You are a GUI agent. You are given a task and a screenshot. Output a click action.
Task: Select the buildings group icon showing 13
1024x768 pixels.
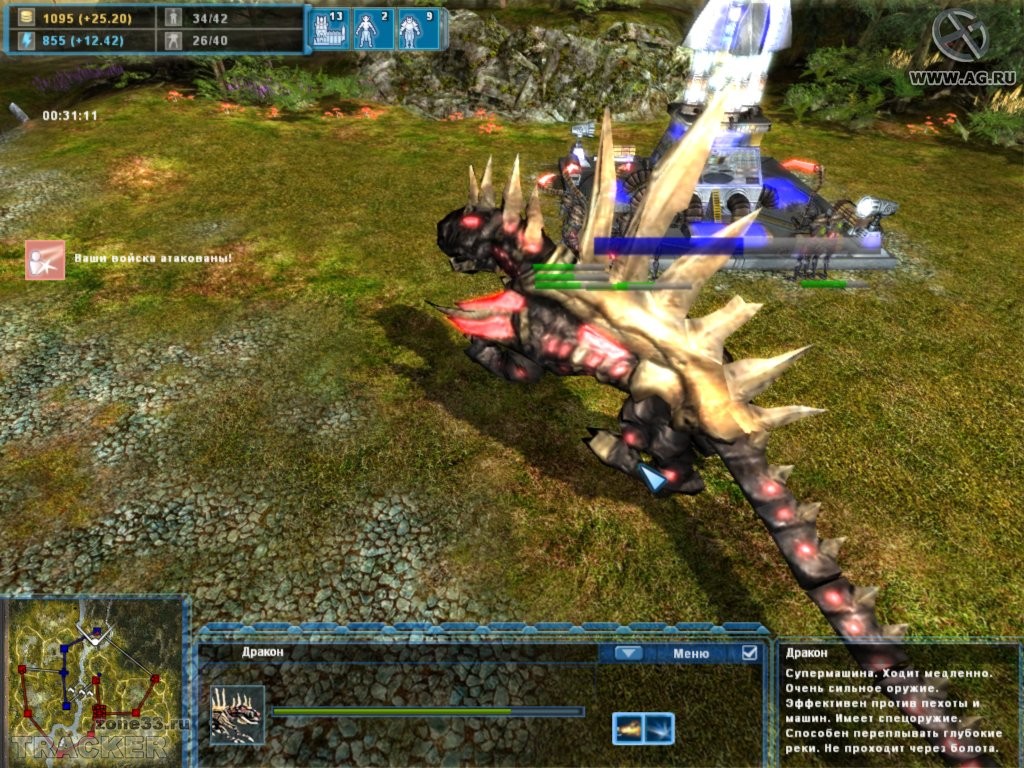click(x=328, y=30)
